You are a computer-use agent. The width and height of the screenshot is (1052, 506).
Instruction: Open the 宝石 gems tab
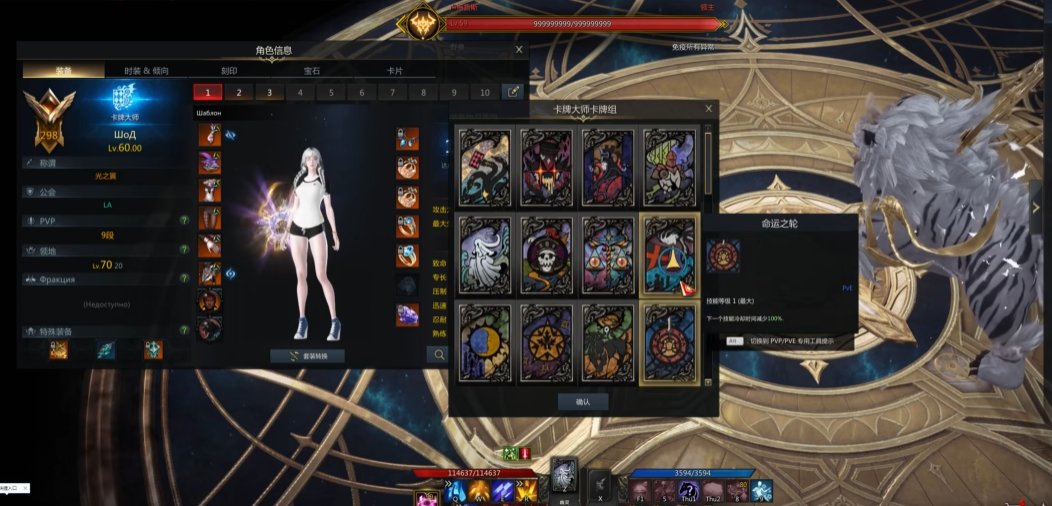(312, 71)
